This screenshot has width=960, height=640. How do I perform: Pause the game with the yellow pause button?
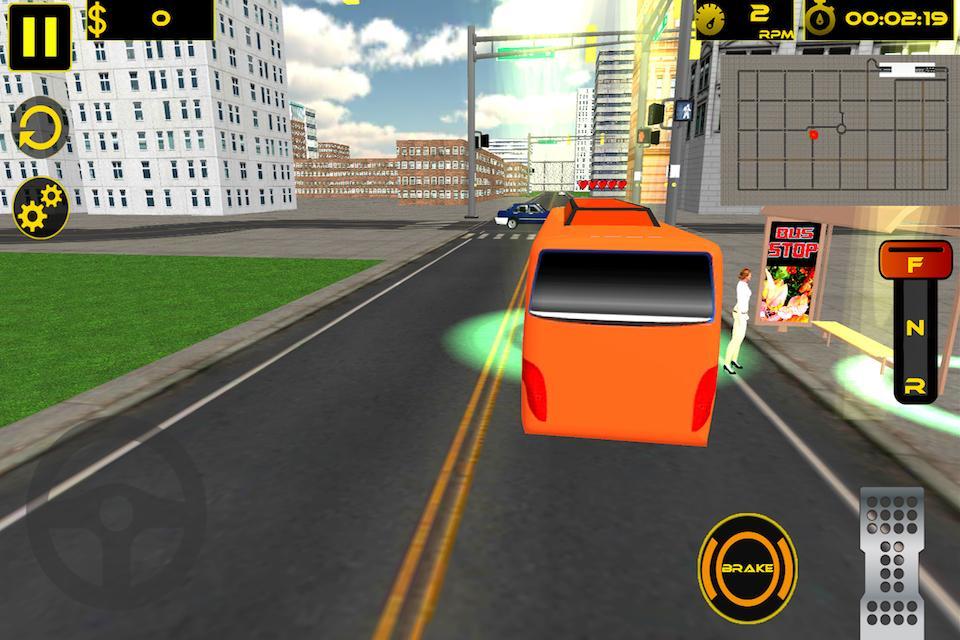pos(40,37)
